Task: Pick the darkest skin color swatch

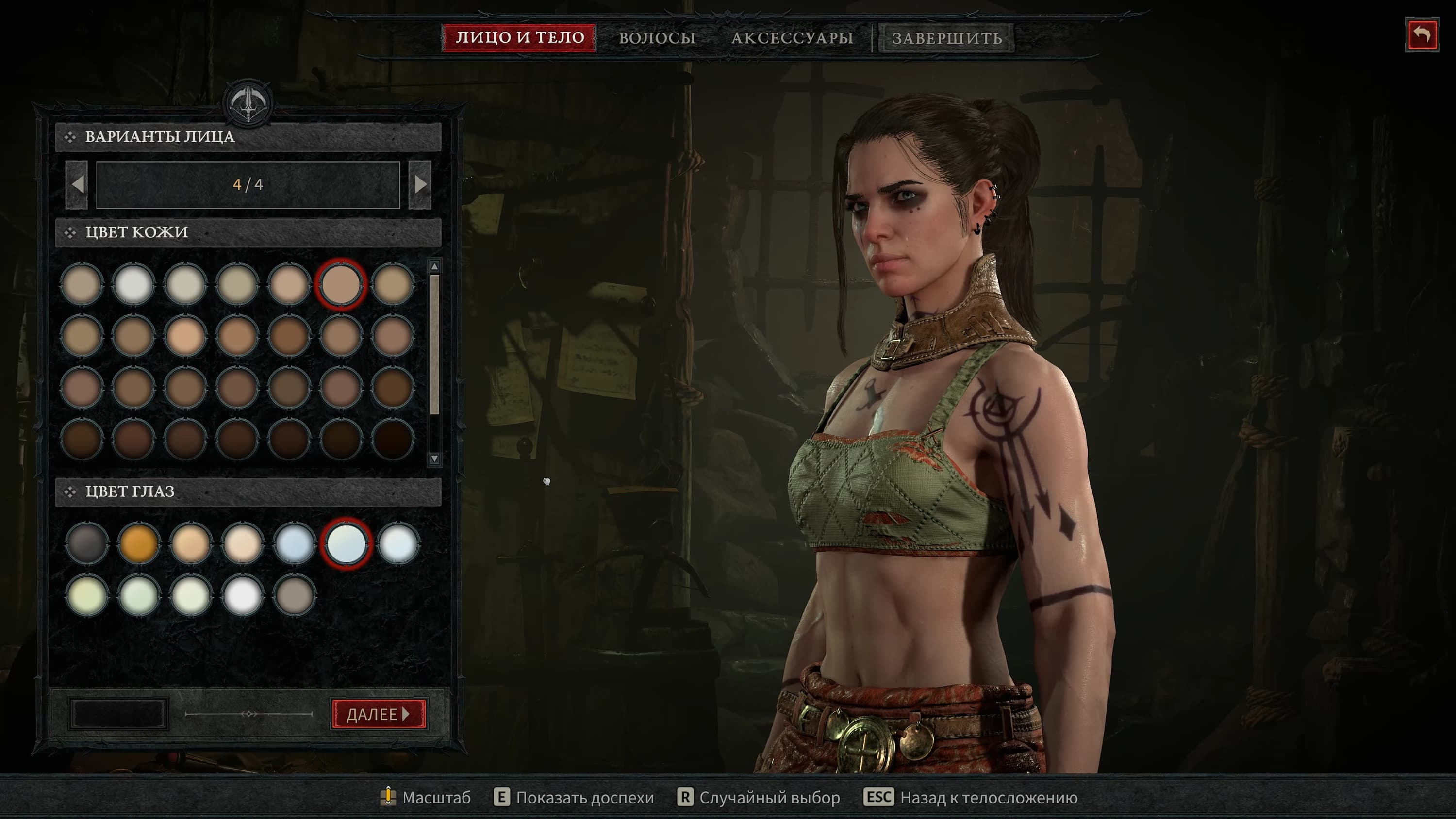Action: (393, 439)
